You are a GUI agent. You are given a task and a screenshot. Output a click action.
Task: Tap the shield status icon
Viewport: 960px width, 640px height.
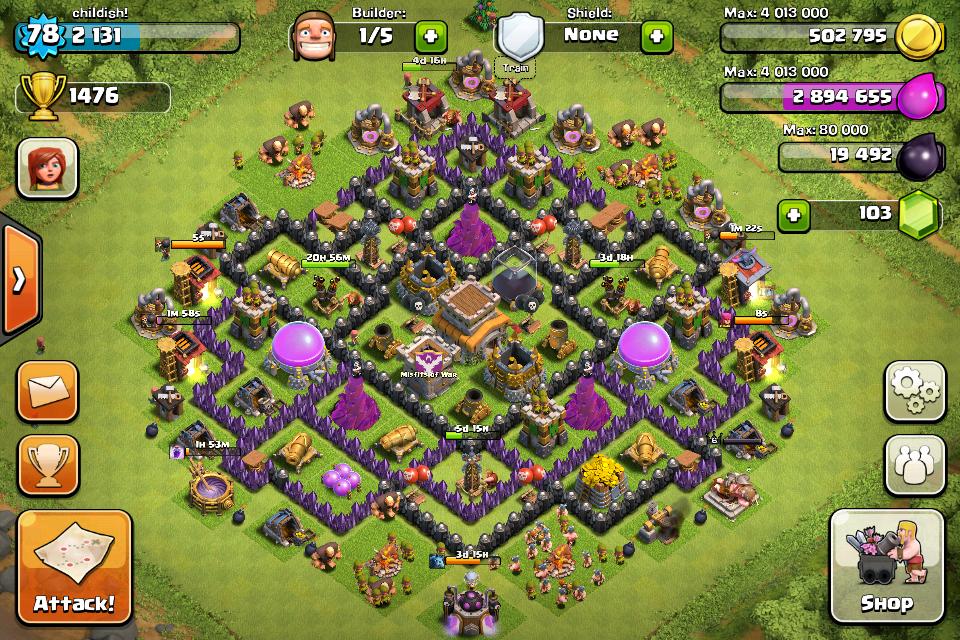[520, 38]
